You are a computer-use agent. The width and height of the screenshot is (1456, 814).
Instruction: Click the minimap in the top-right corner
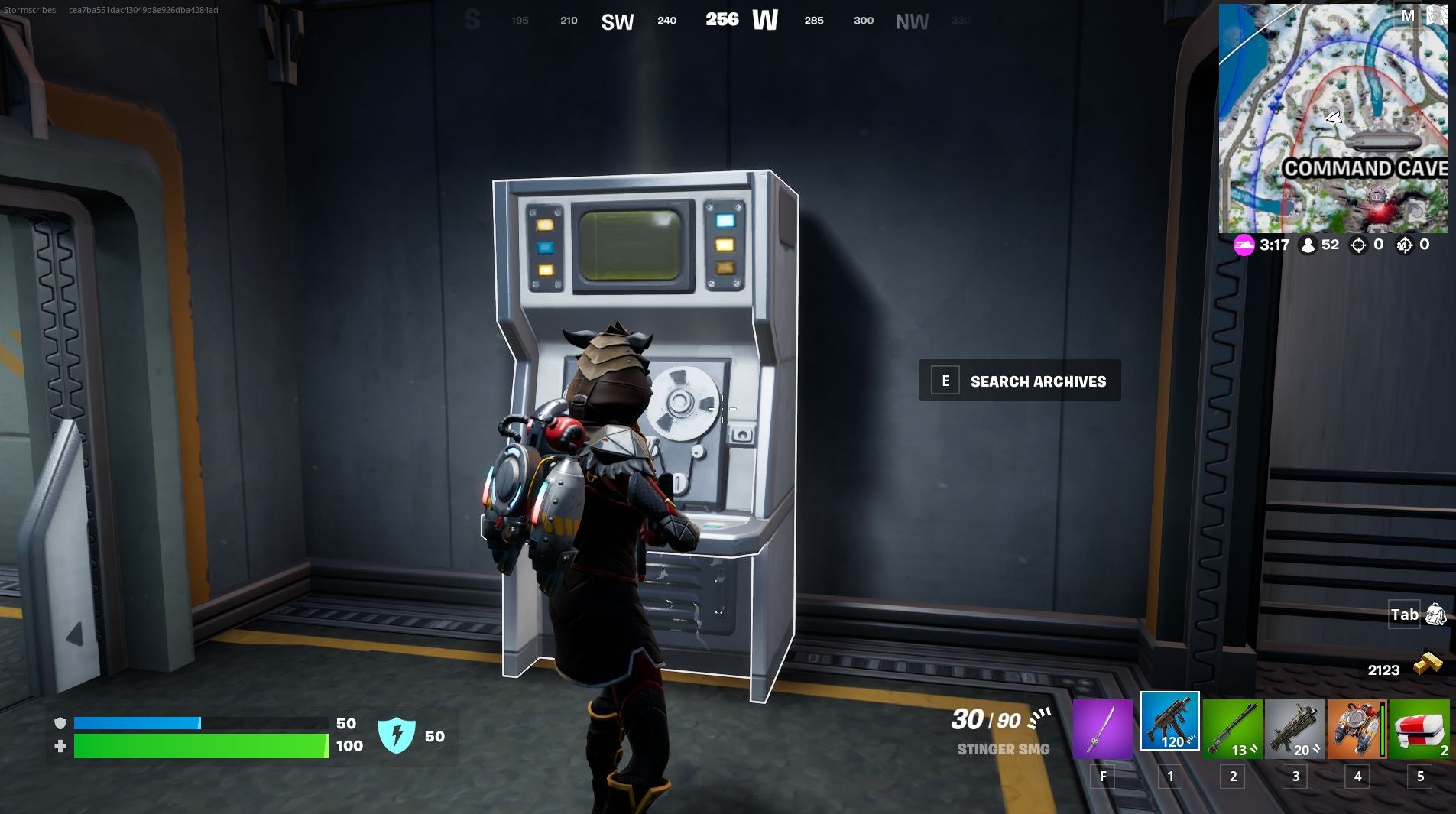click(1338, 115)
